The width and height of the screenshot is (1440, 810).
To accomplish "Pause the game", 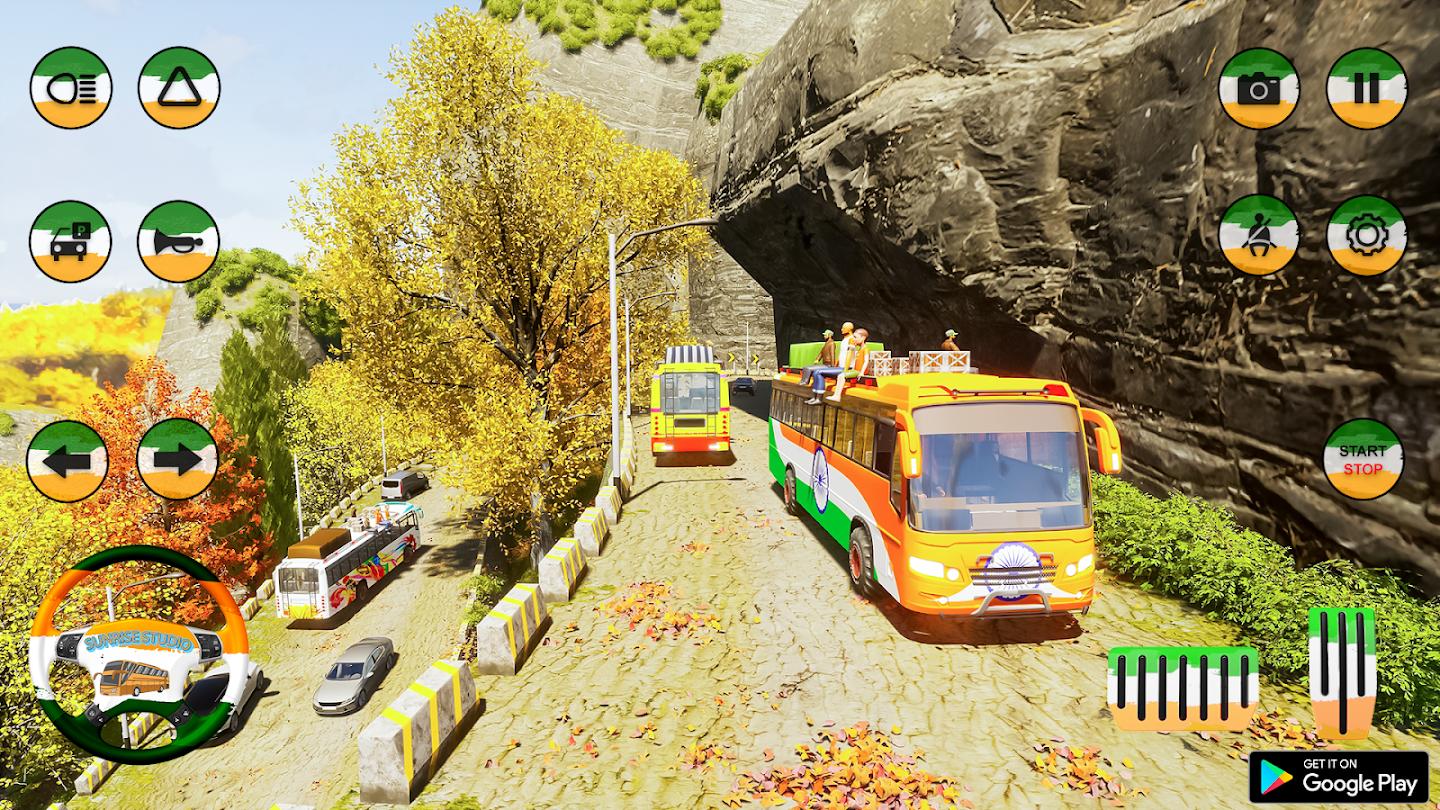I will coord(1367,89).
